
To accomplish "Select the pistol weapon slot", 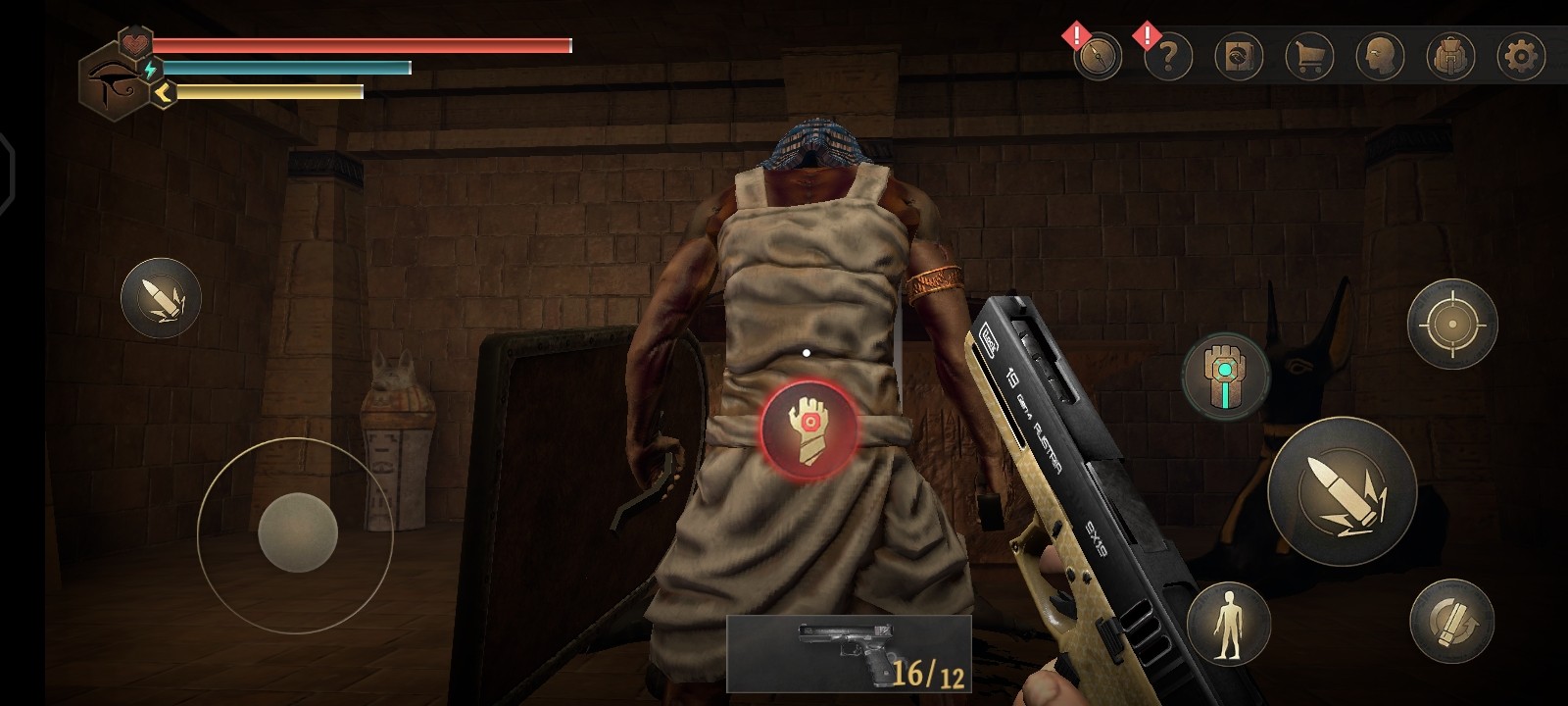I will [849, 653].
